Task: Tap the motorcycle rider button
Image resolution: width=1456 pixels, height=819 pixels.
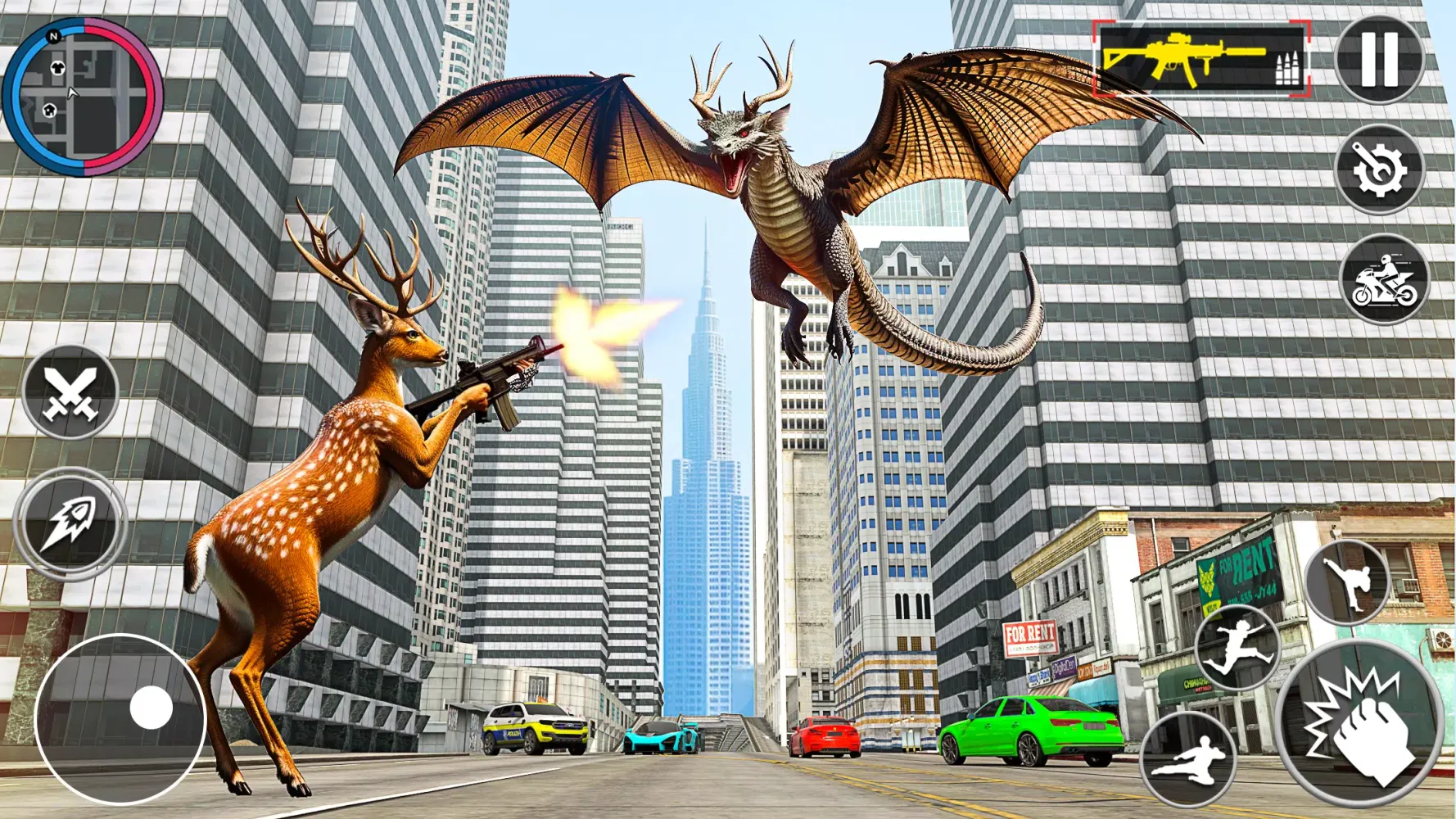Action: click(1385, 279)
